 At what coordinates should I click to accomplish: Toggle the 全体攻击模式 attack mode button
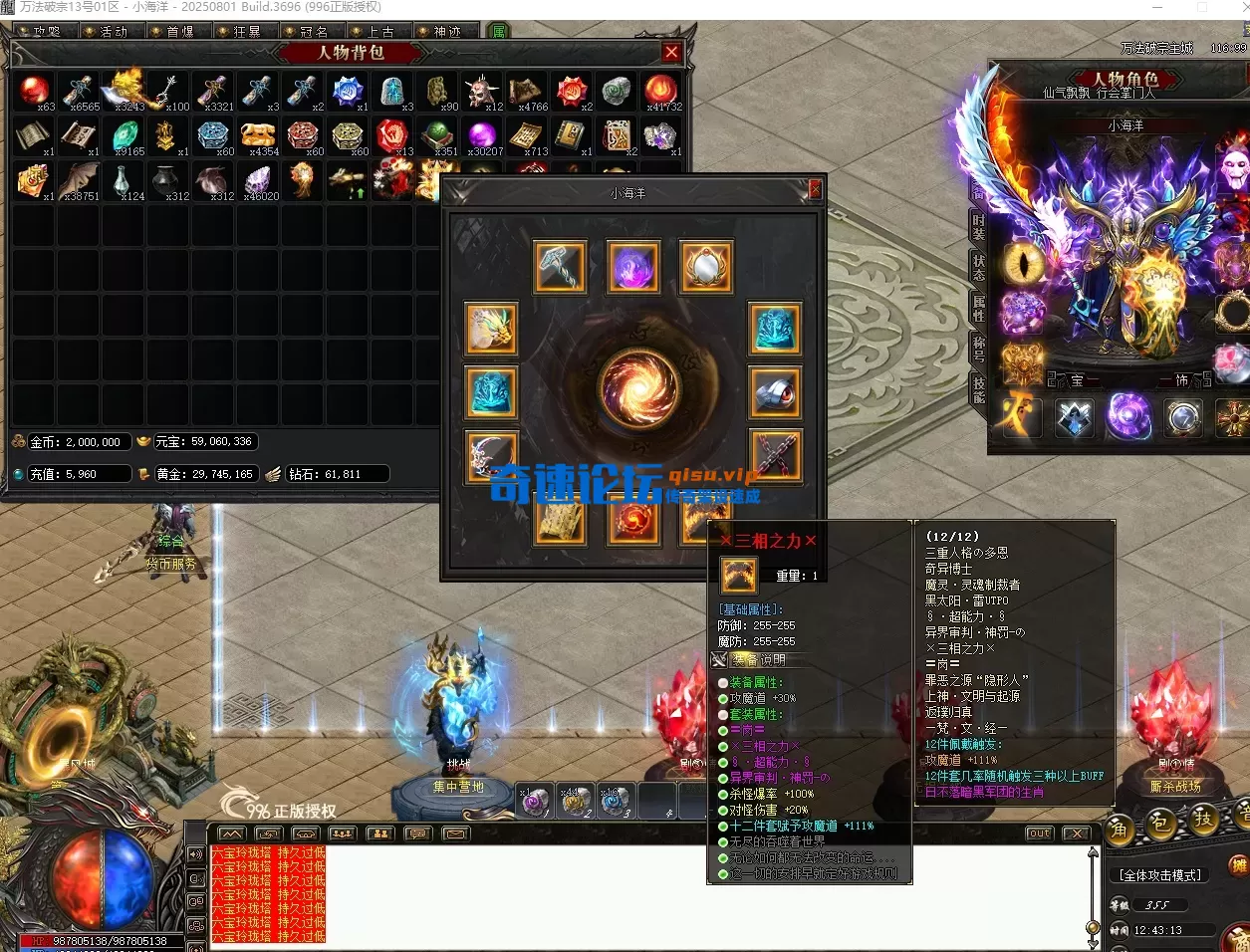coord(1160,875)
